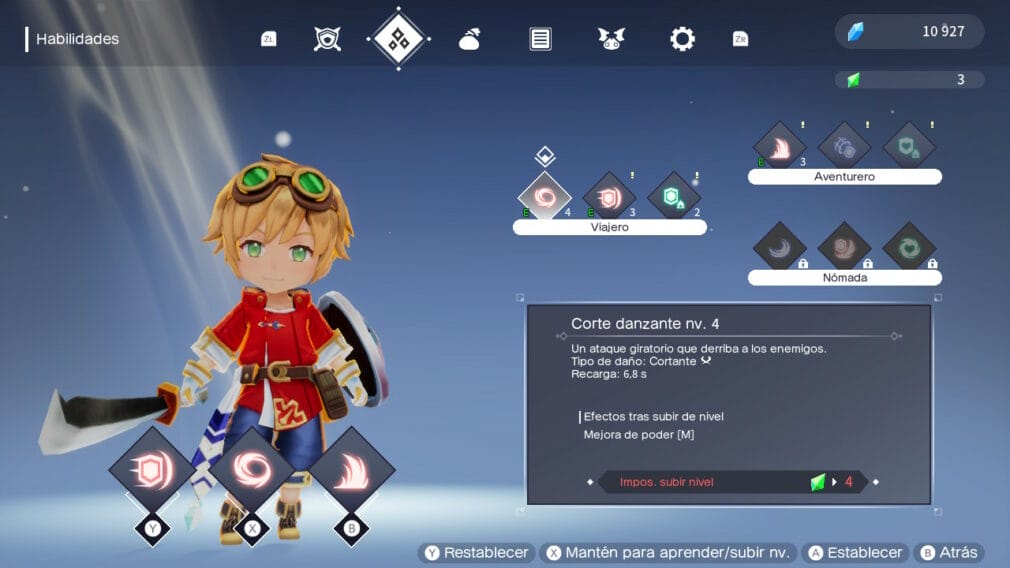Pick the claw slash skill under Aventurero

tap(780, 146)
